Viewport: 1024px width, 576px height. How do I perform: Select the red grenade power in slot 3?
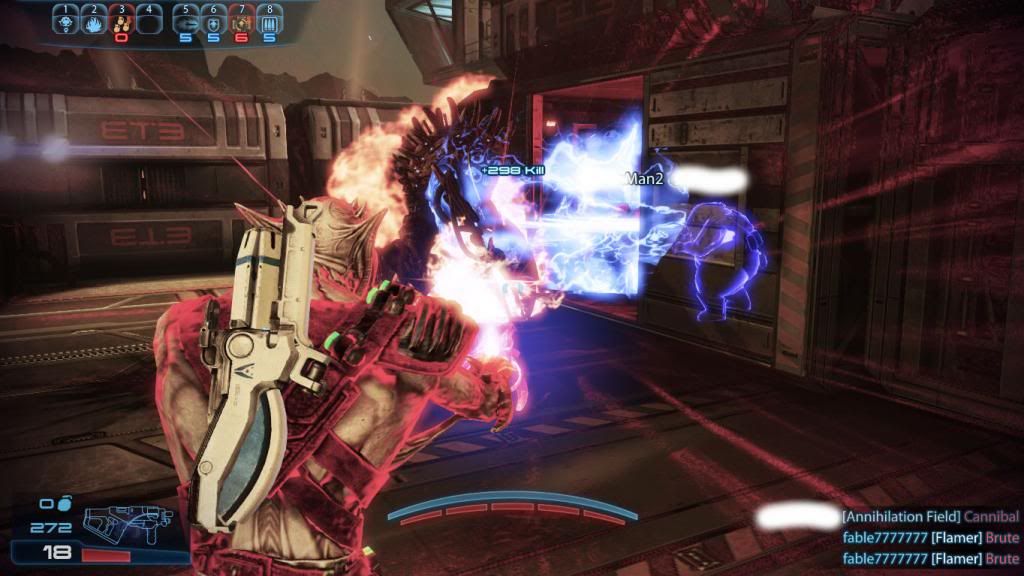120,21
